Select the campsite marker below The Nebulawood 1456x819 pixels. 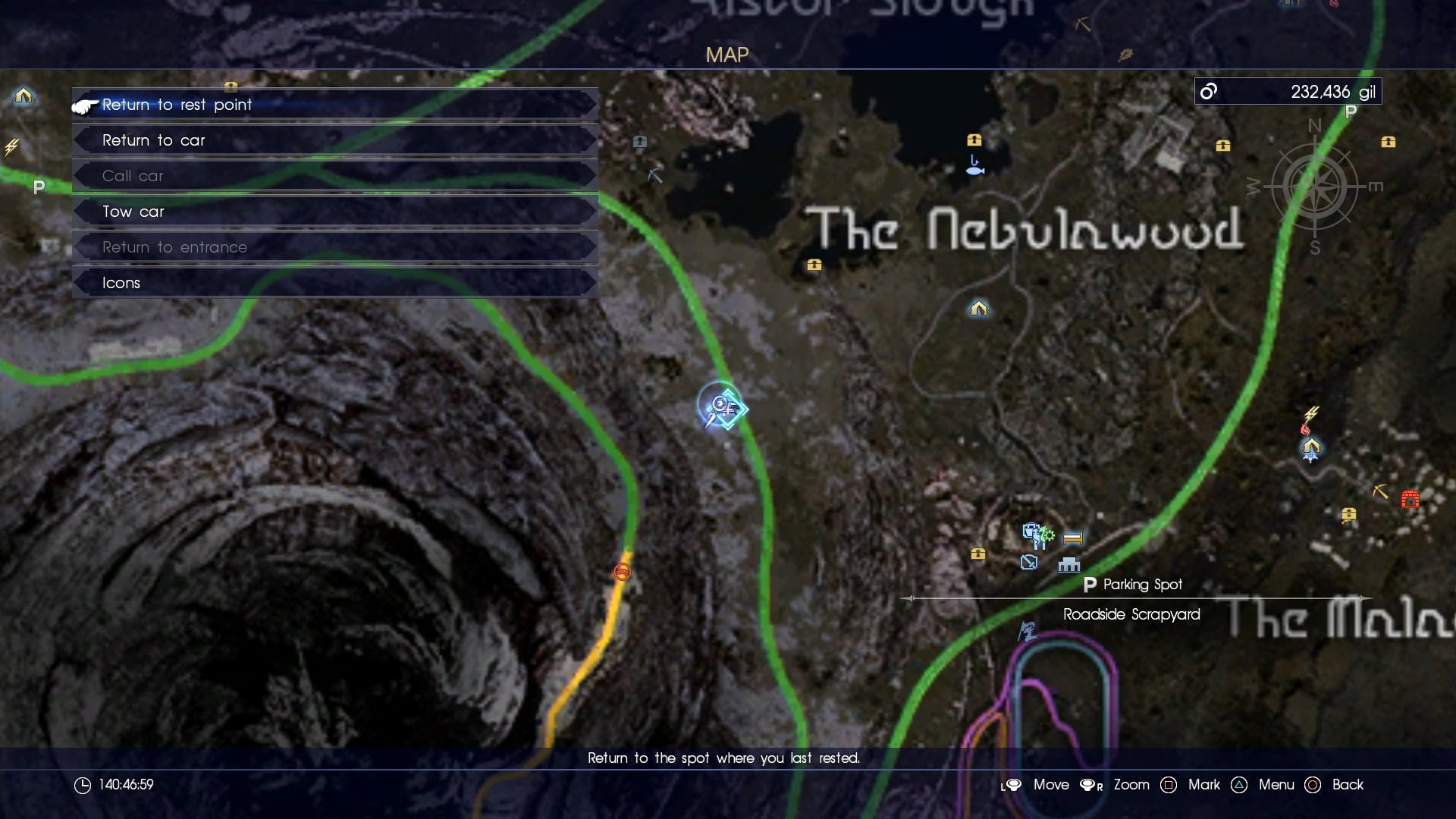pos(978,309)
